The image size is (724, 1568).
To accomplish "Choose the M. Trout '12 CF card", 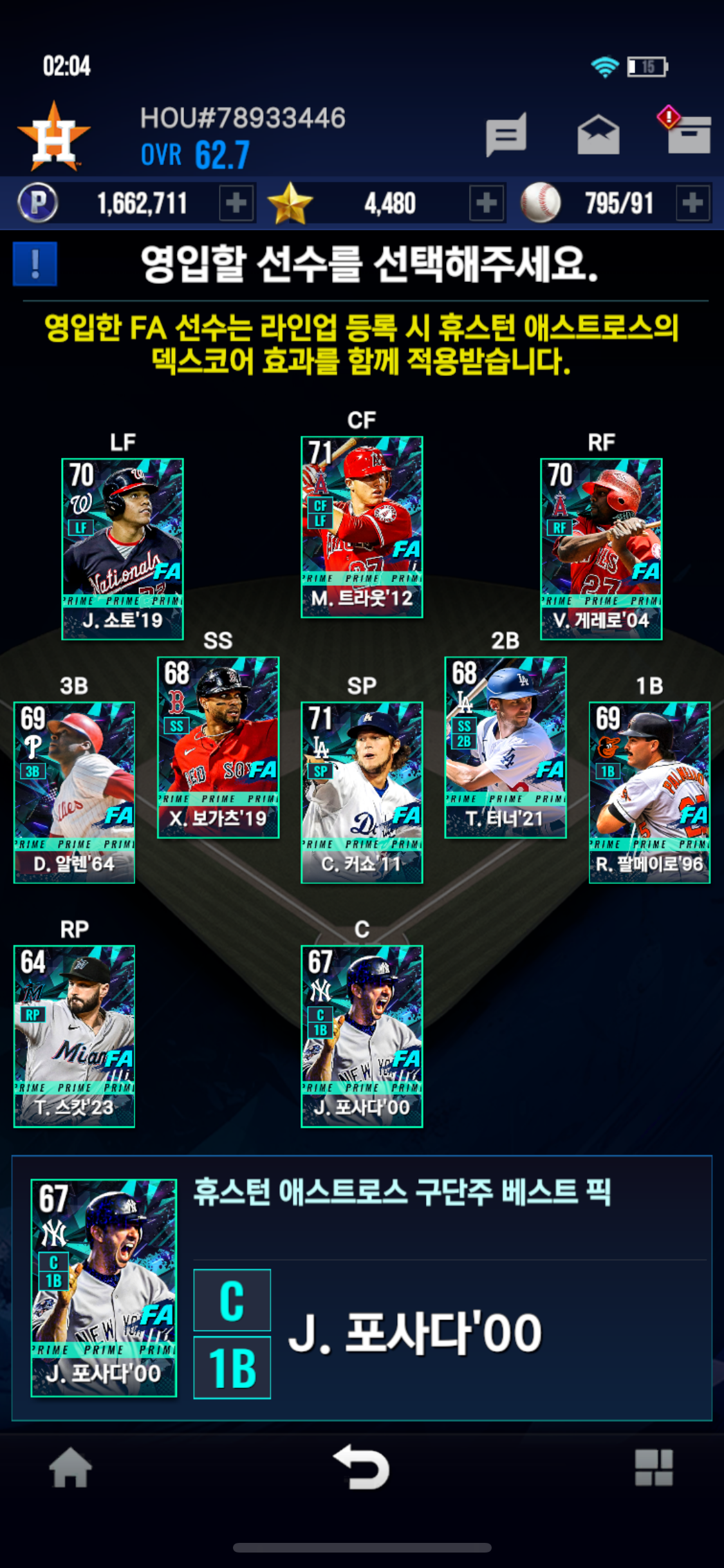I will click(362, 527).
